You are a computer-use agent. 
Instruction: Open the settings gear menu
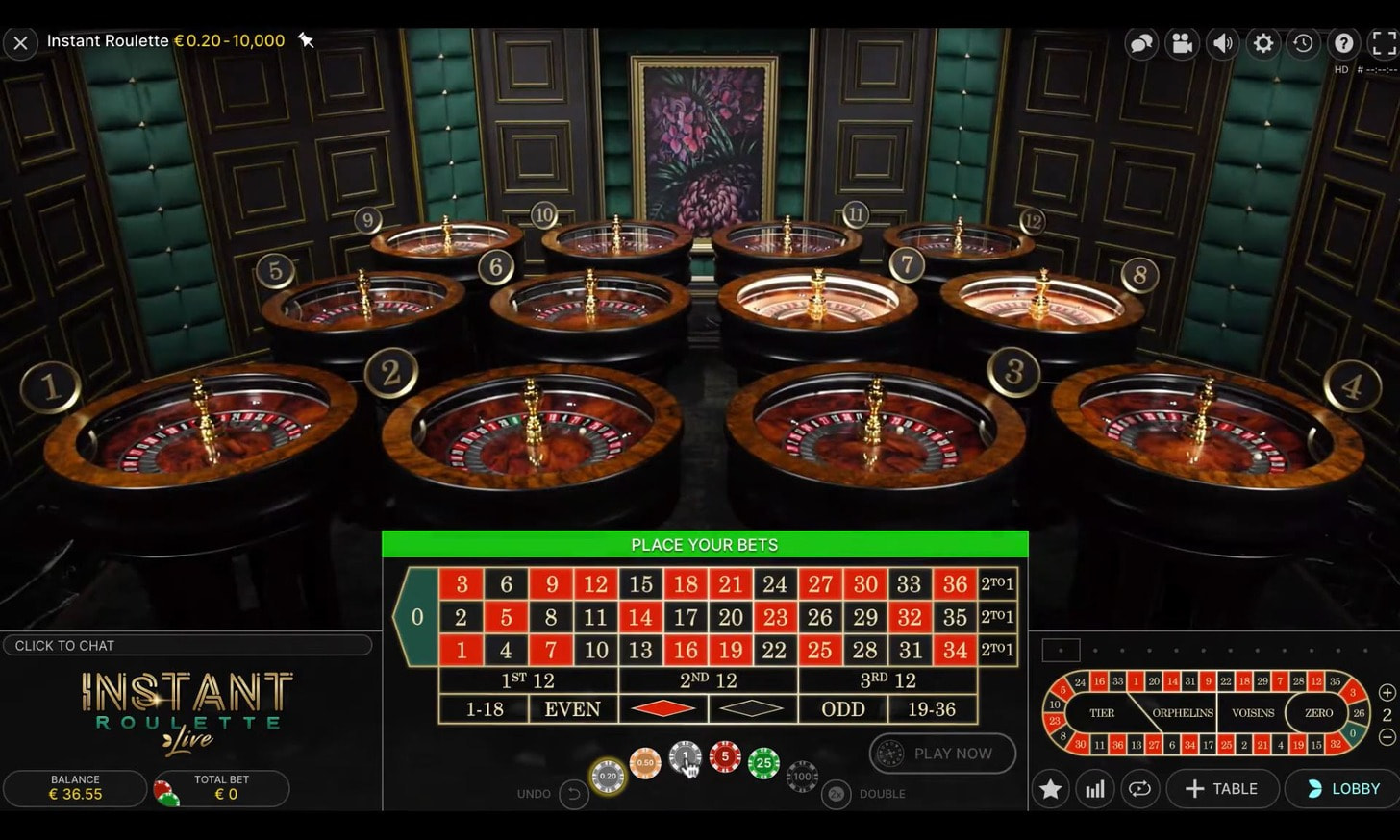[x=1262, y=43]
